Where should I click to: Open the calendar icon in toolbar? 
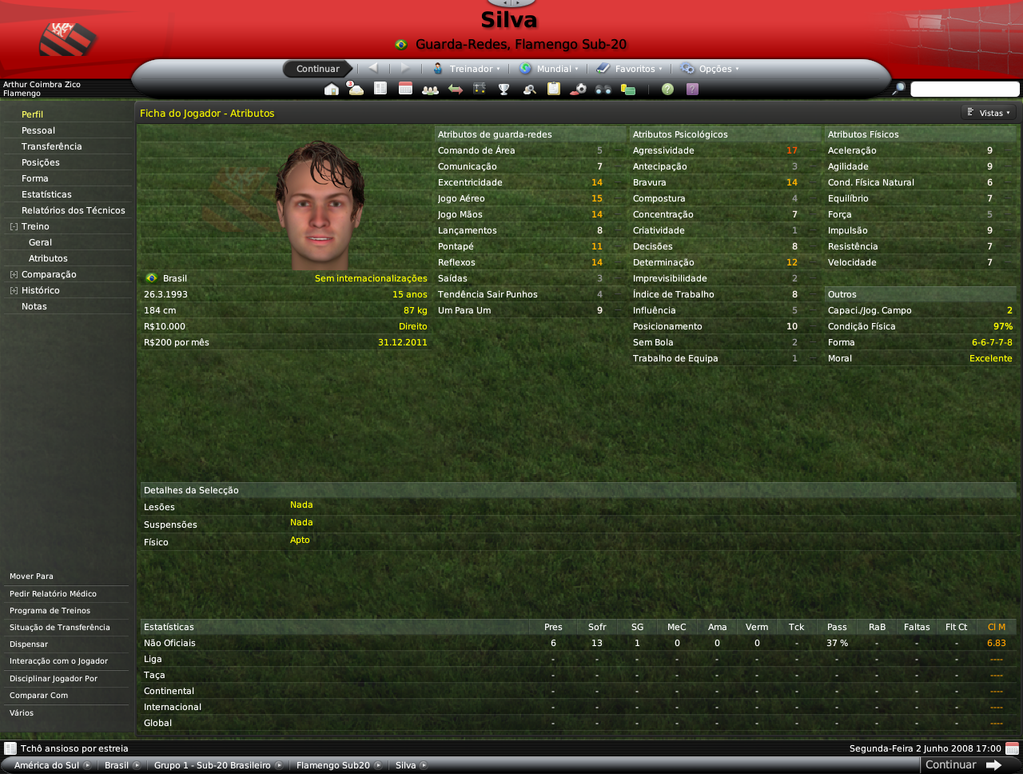click(x=405, y=89)
